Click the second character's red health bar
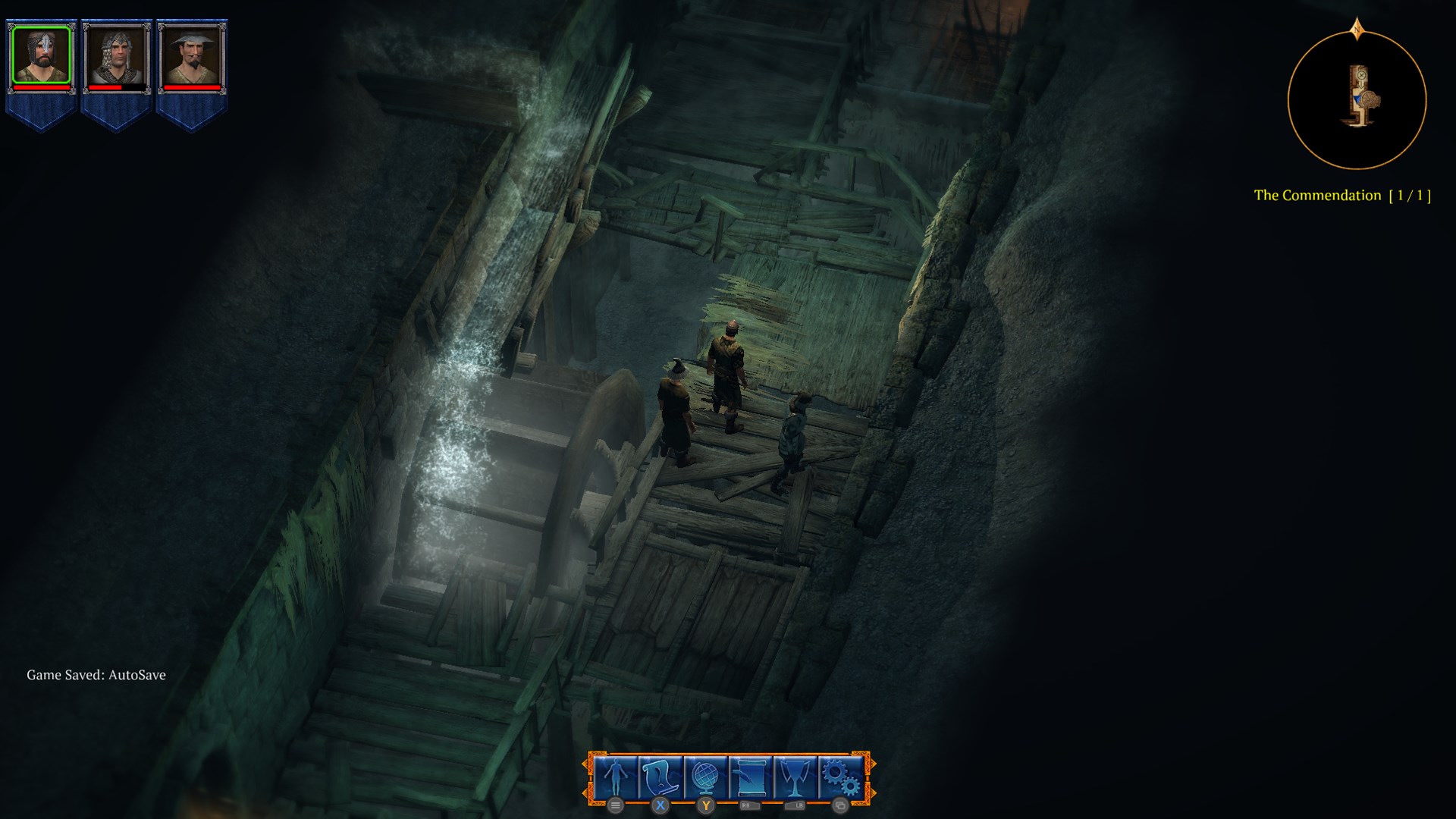 point(118,88)
